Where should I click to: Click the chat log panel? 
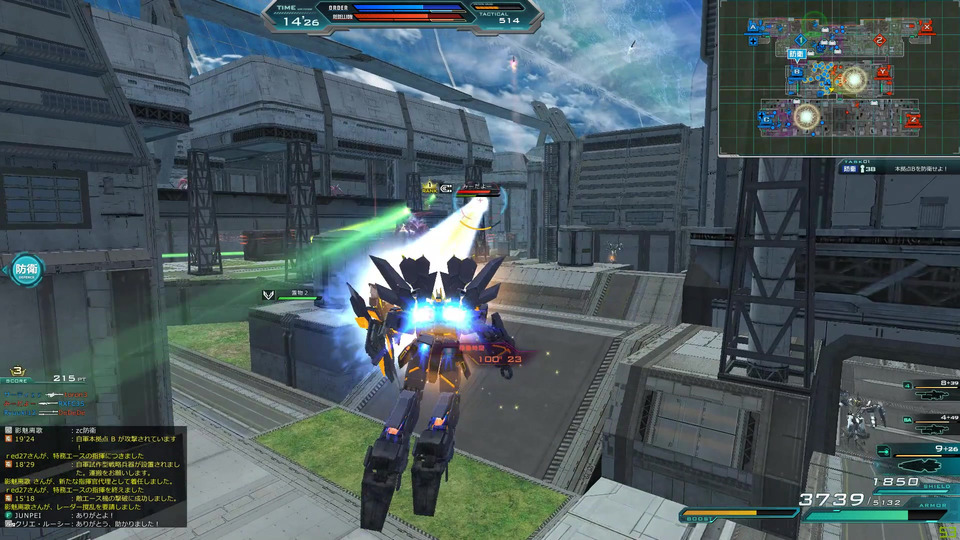click(93, 474)
